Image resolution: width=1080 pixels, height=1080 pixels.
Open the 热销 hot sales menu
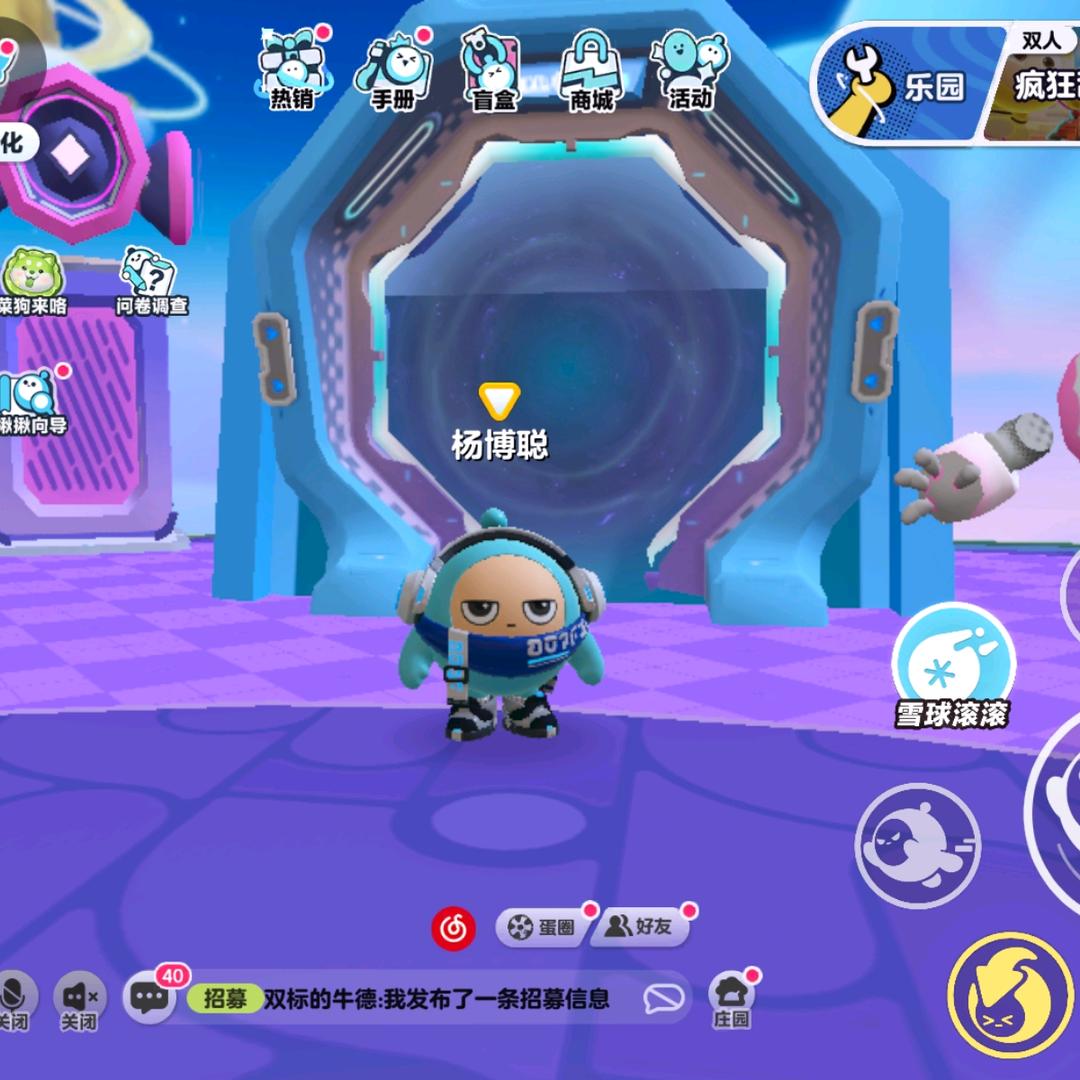point(291,70)
